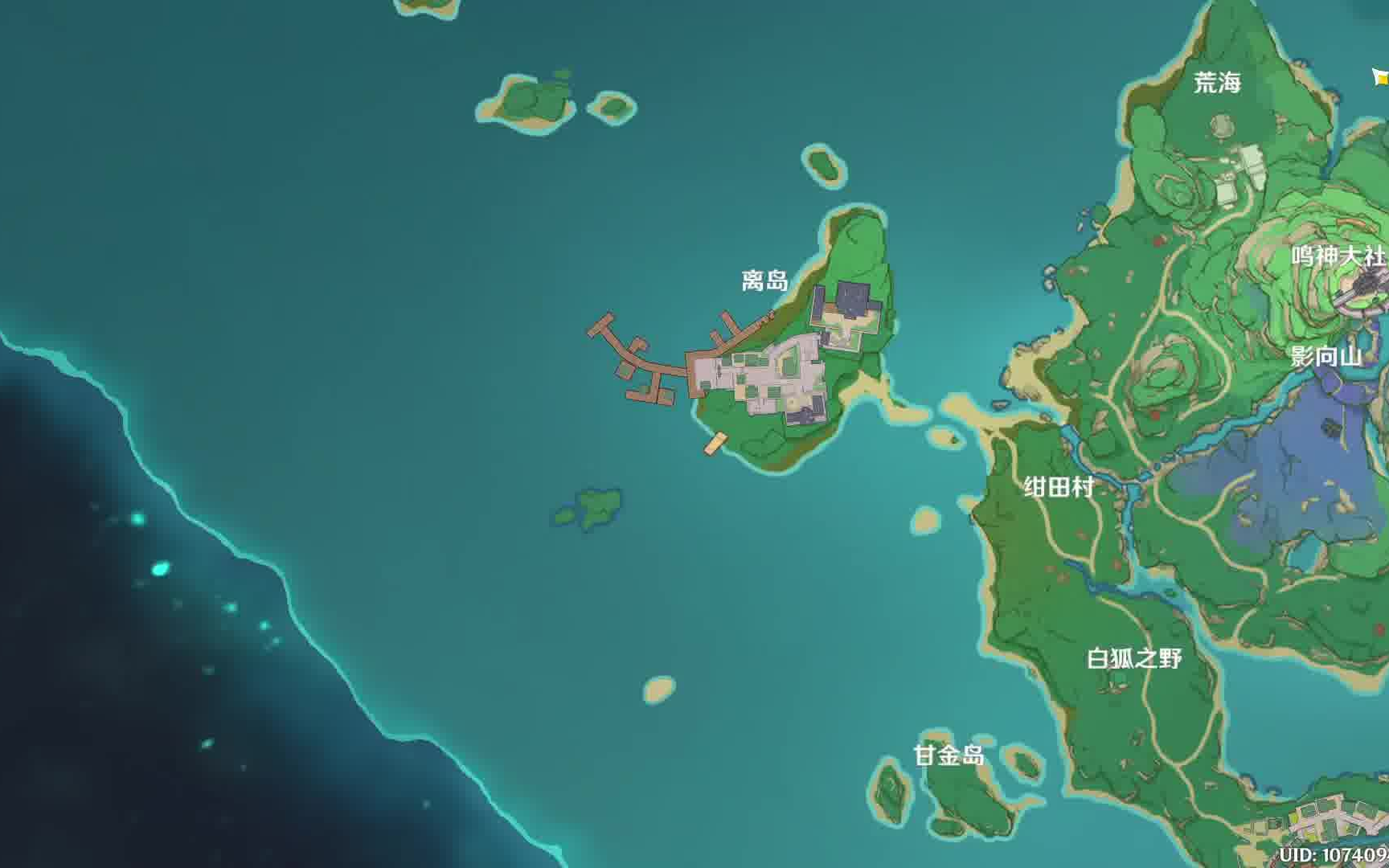Select the 影向山 (Mt. Yougou) label
Viewport: 1389px width, 868px height.
[x=1327, y=358]
